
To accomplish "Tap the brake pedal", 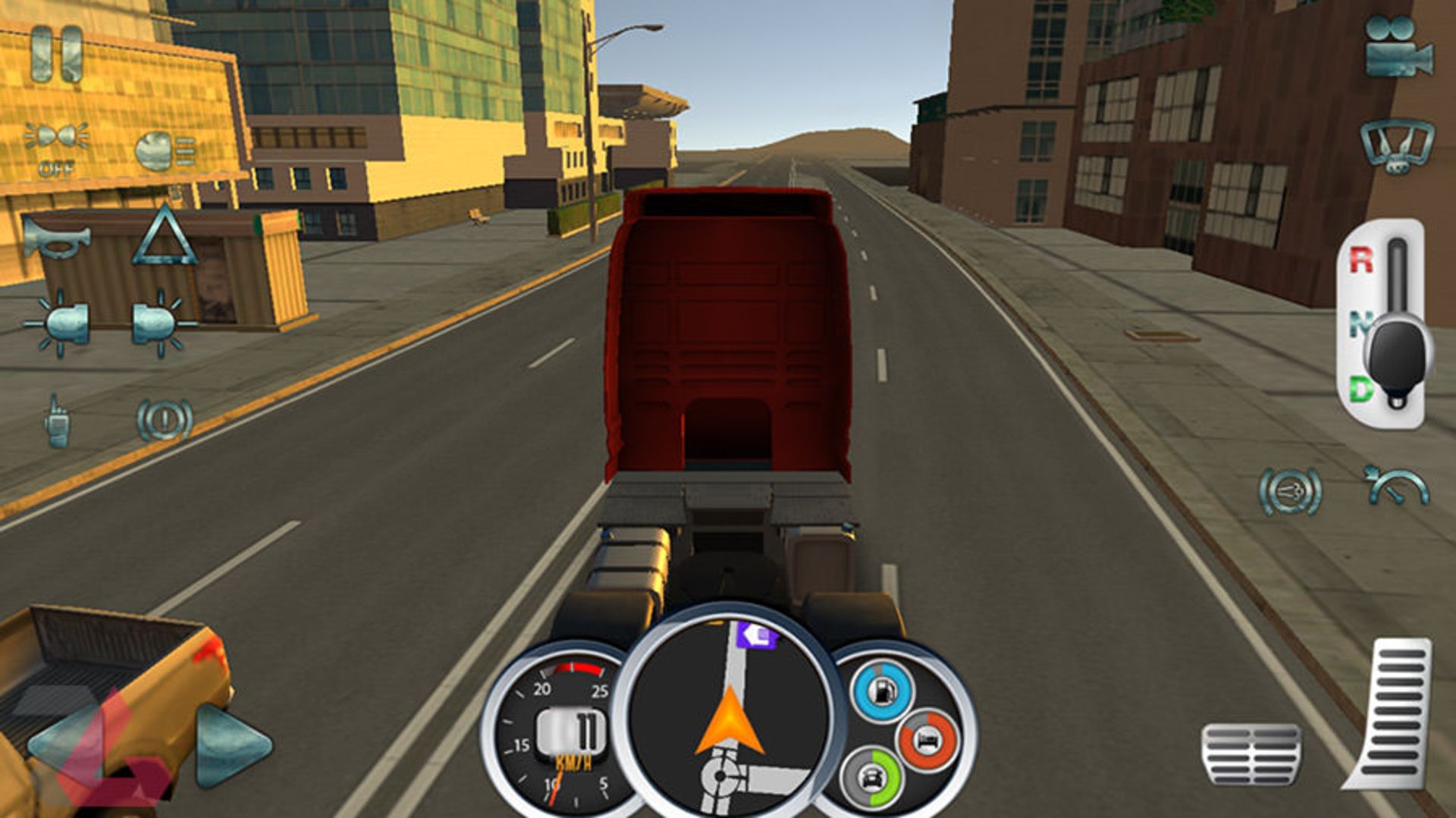I will (1252, 754).
